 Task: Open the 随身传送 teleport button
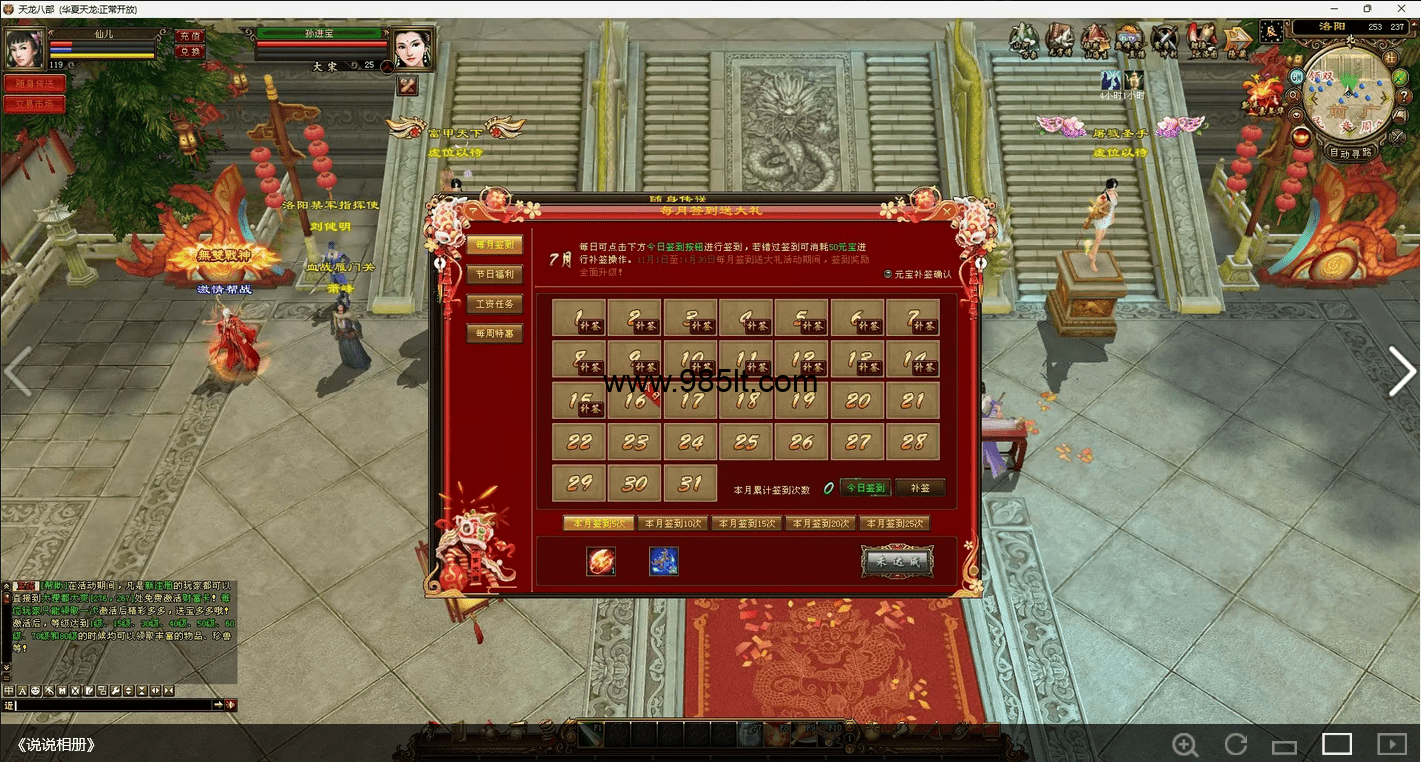[34, 84]
